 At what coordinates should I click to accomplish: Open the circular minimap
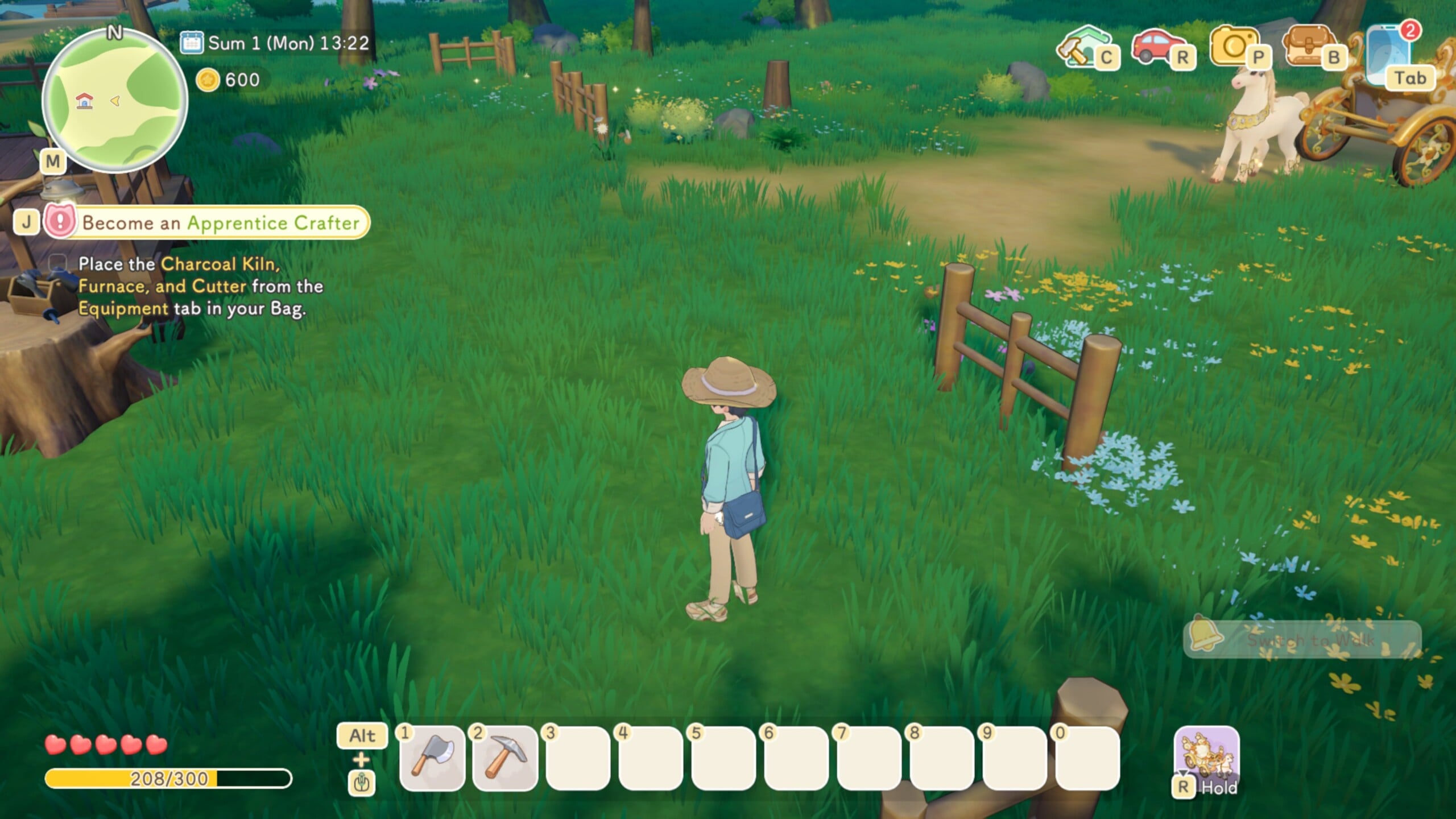point(114,101)
